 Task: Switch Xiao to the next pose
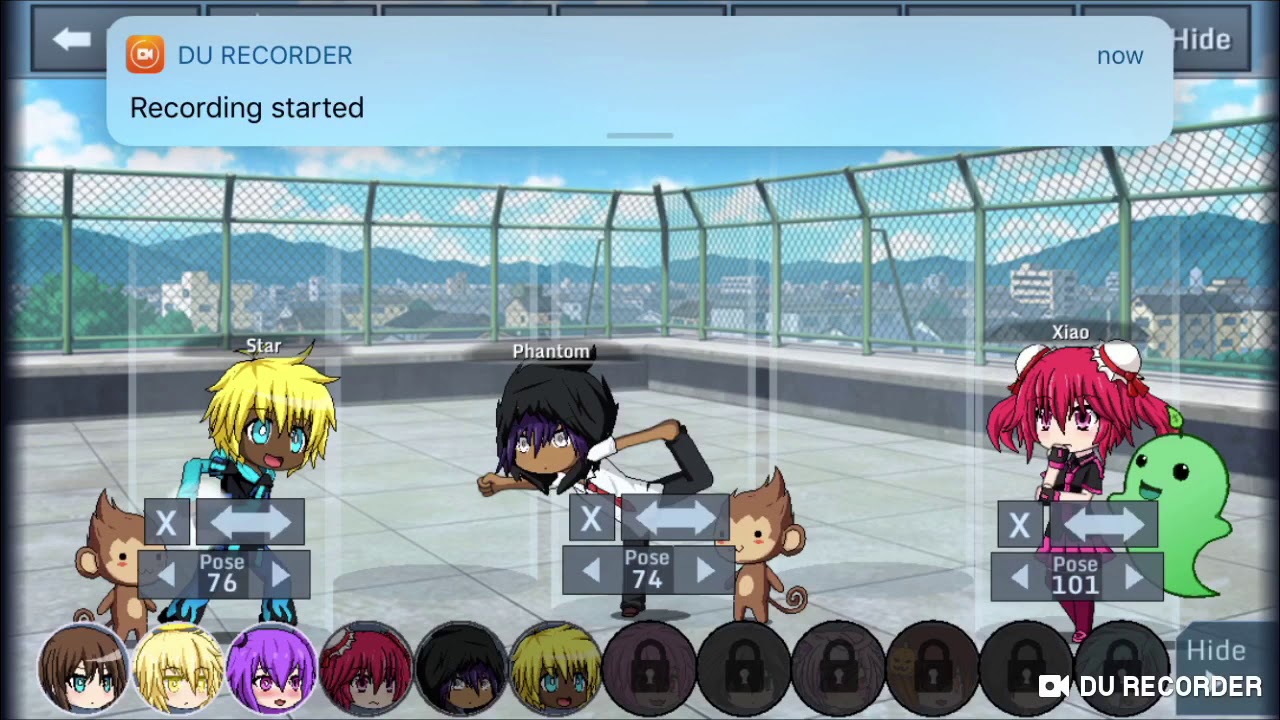pos(1134,577)
